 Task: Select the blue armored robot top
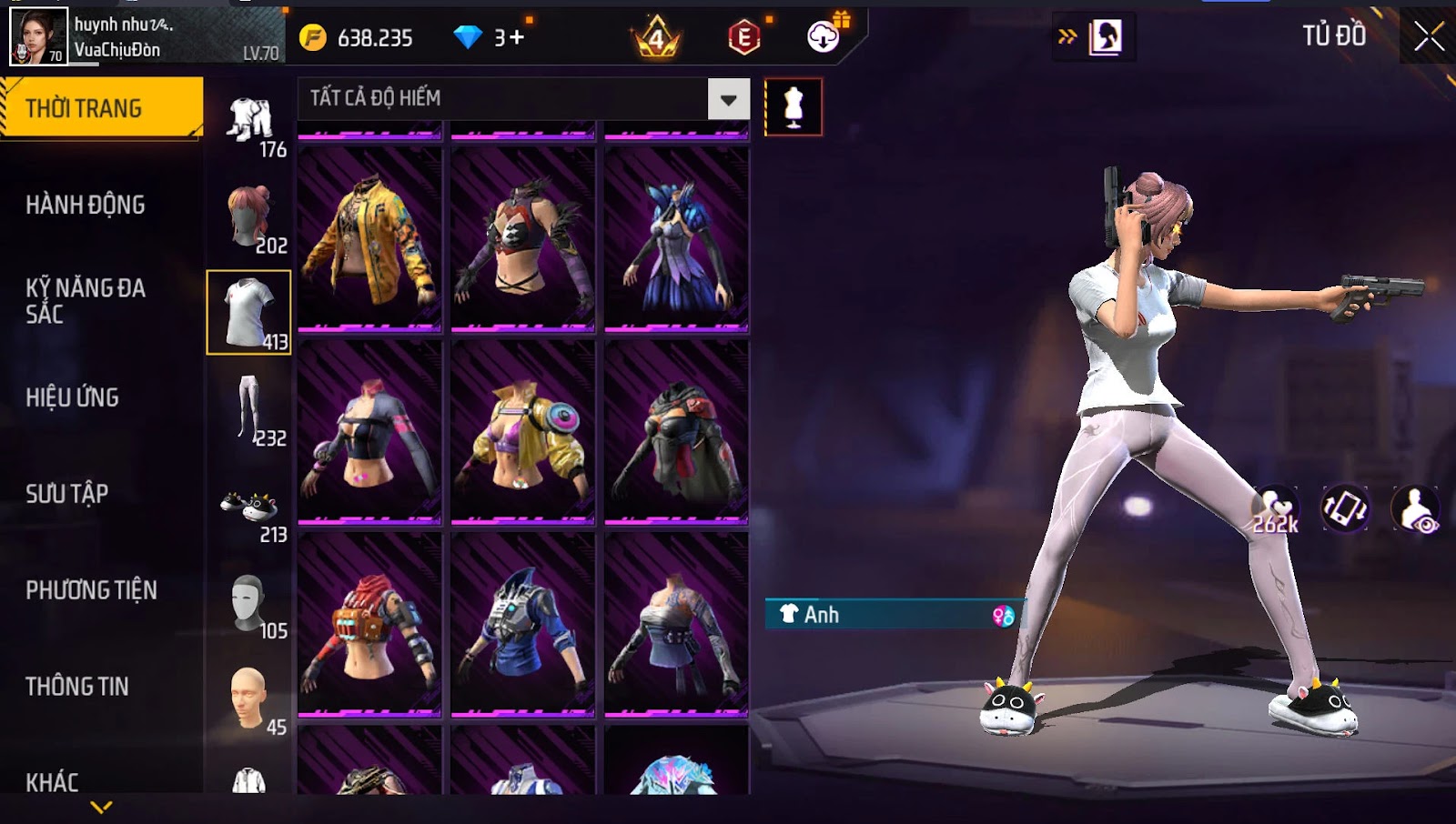[x=523, y=626]
